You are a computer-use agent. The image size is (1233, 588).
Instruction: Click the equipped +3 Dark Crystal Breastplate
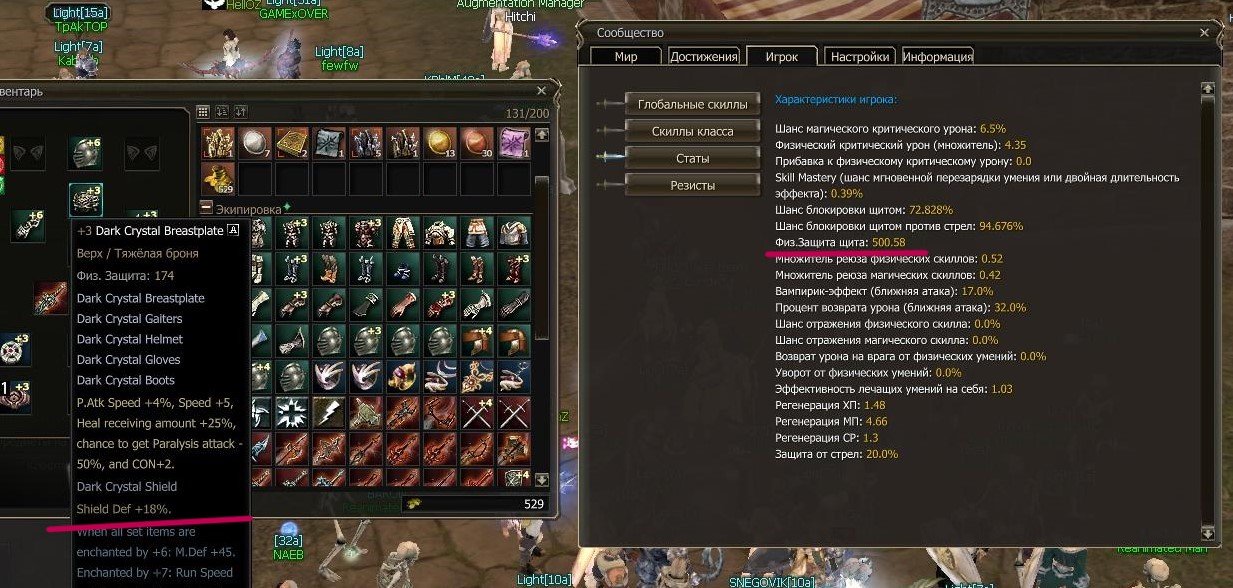(x=85, y=199)
